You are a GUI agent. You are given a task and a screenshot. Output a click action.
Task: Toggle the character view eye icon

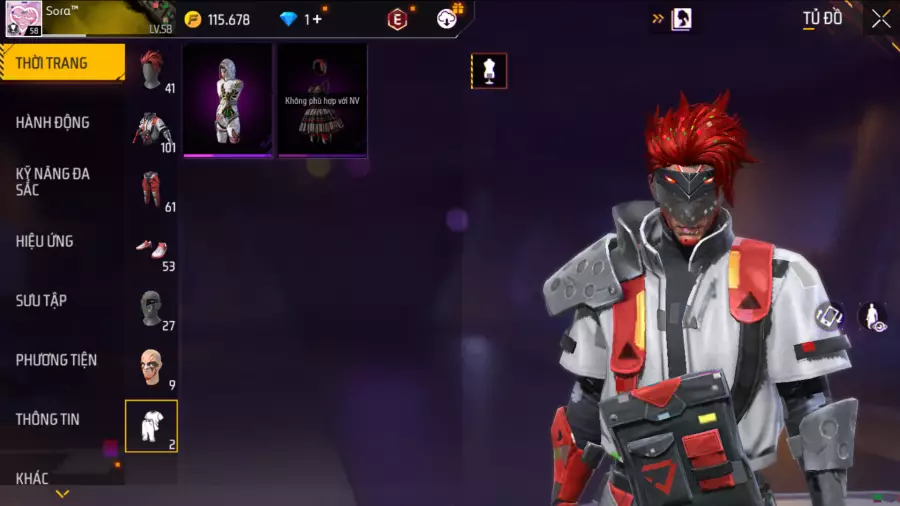click(873, 317)
